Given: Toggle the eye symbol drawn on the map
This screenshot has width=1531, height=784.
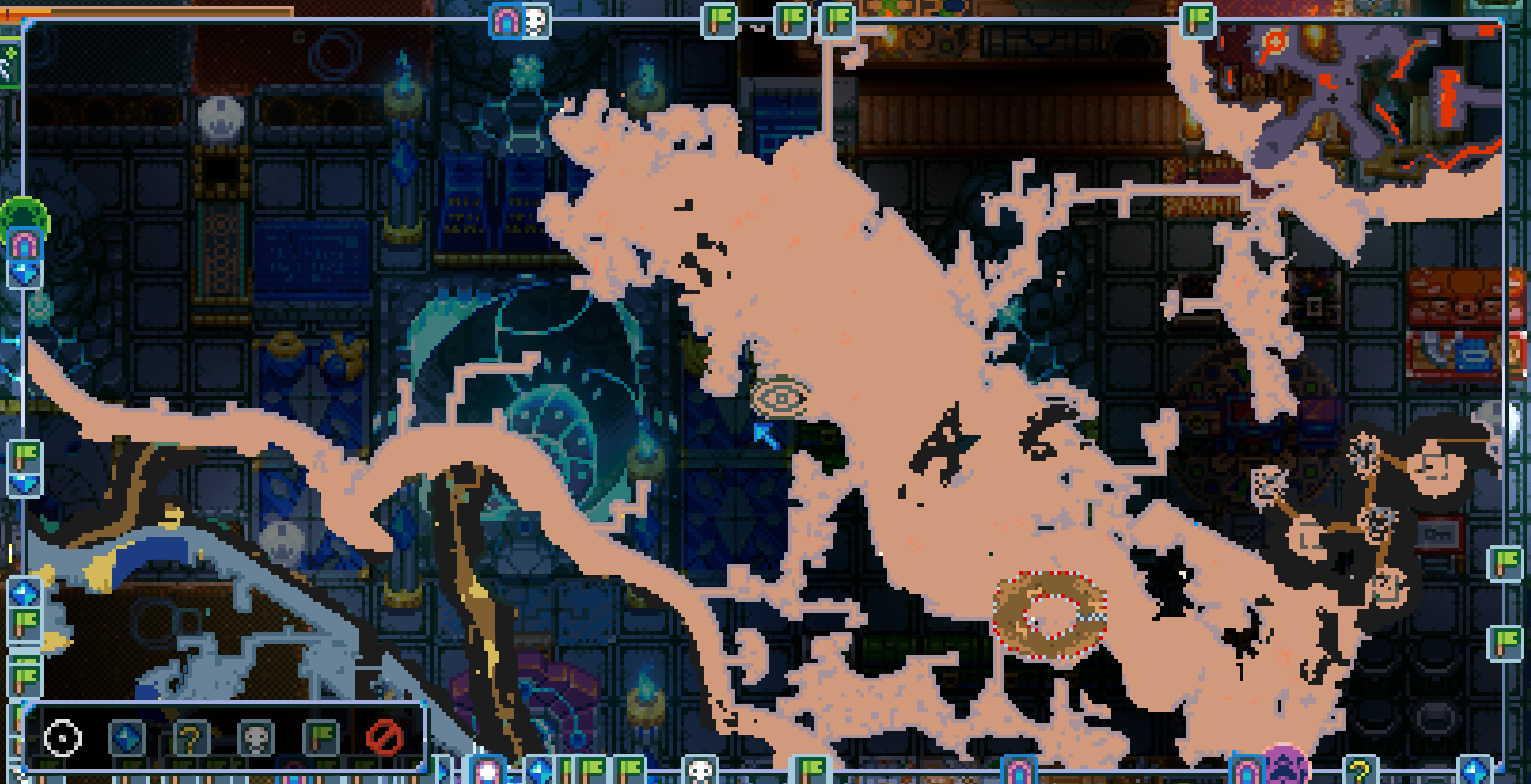Looking at the screenshot, I should pyautogui.click(x=780, y=398).
